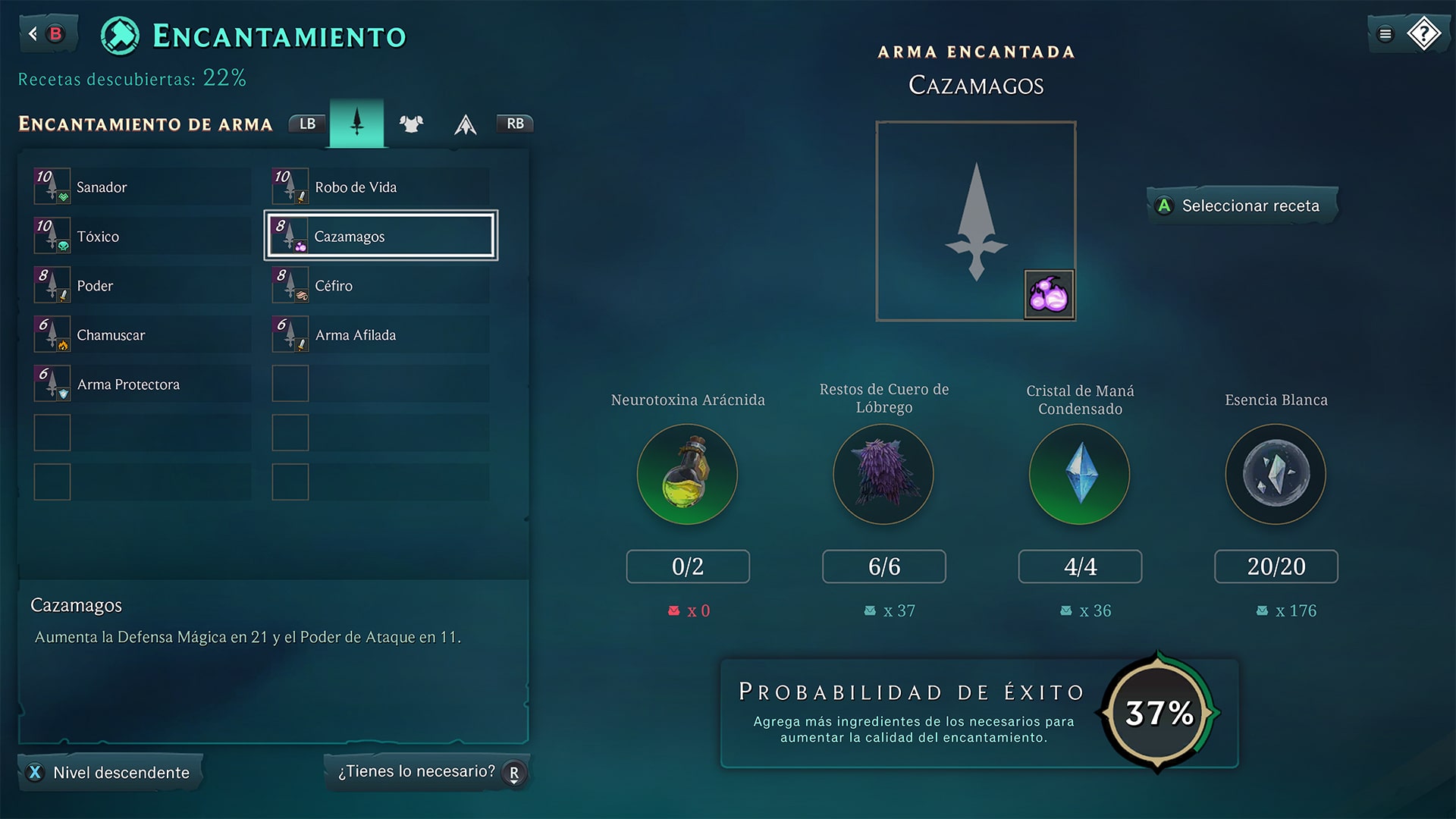1456x819 pixels.
Task: Select the Cristal de Maná Condensado ingredient
Action: click(1079, 475)
